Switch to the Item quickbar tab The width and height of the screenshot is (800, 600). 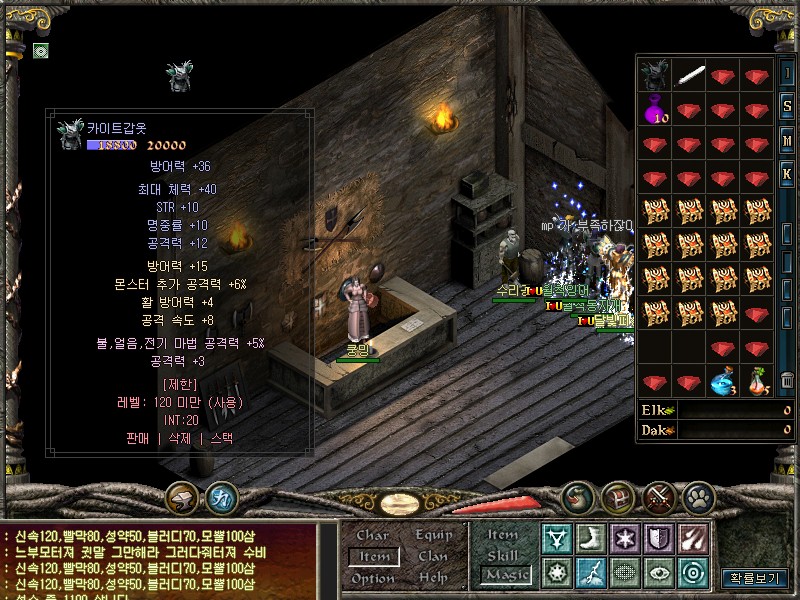503,535
